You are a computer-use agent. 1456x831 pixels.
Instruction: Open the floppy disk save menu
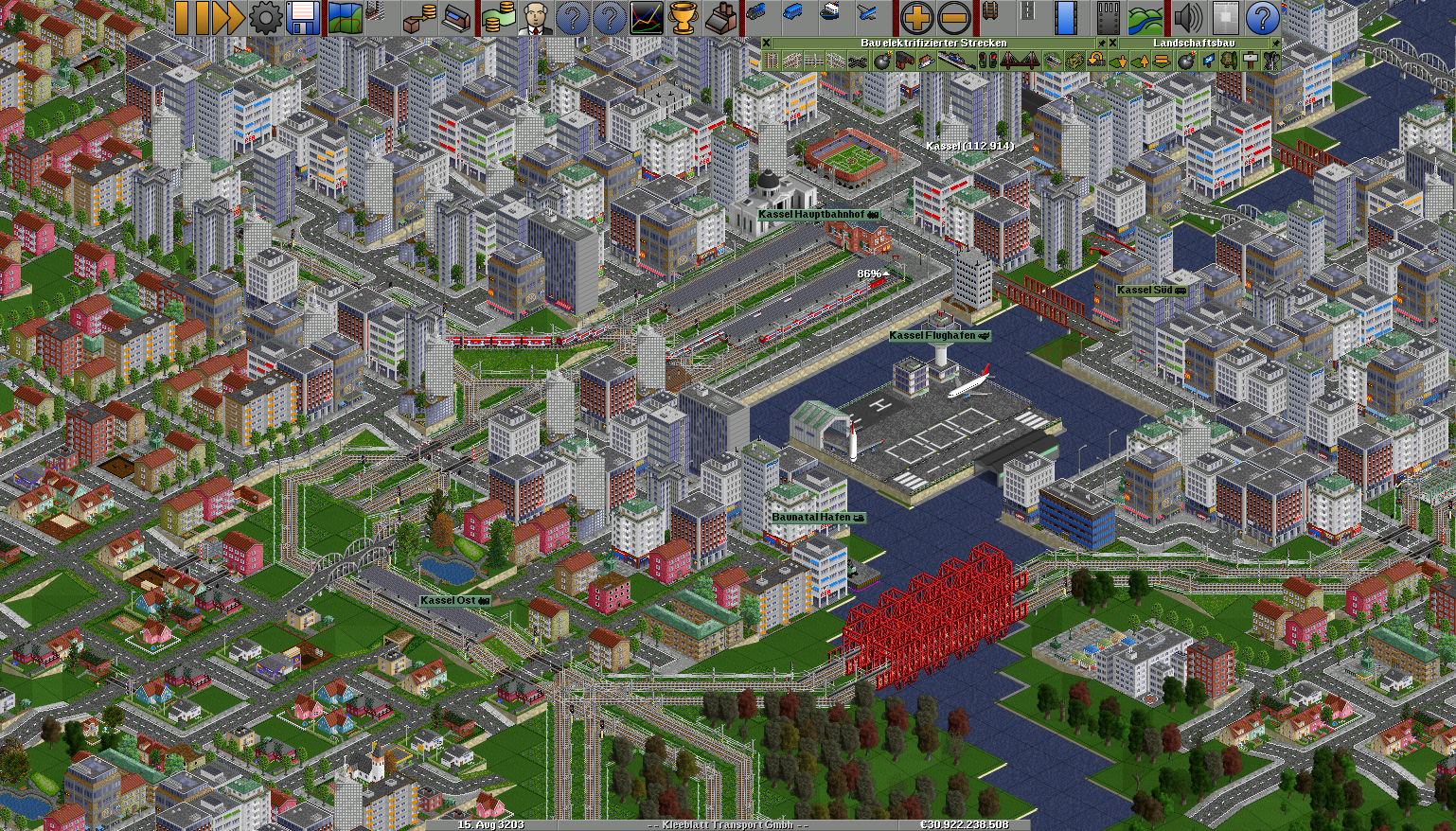click(303, 18)
